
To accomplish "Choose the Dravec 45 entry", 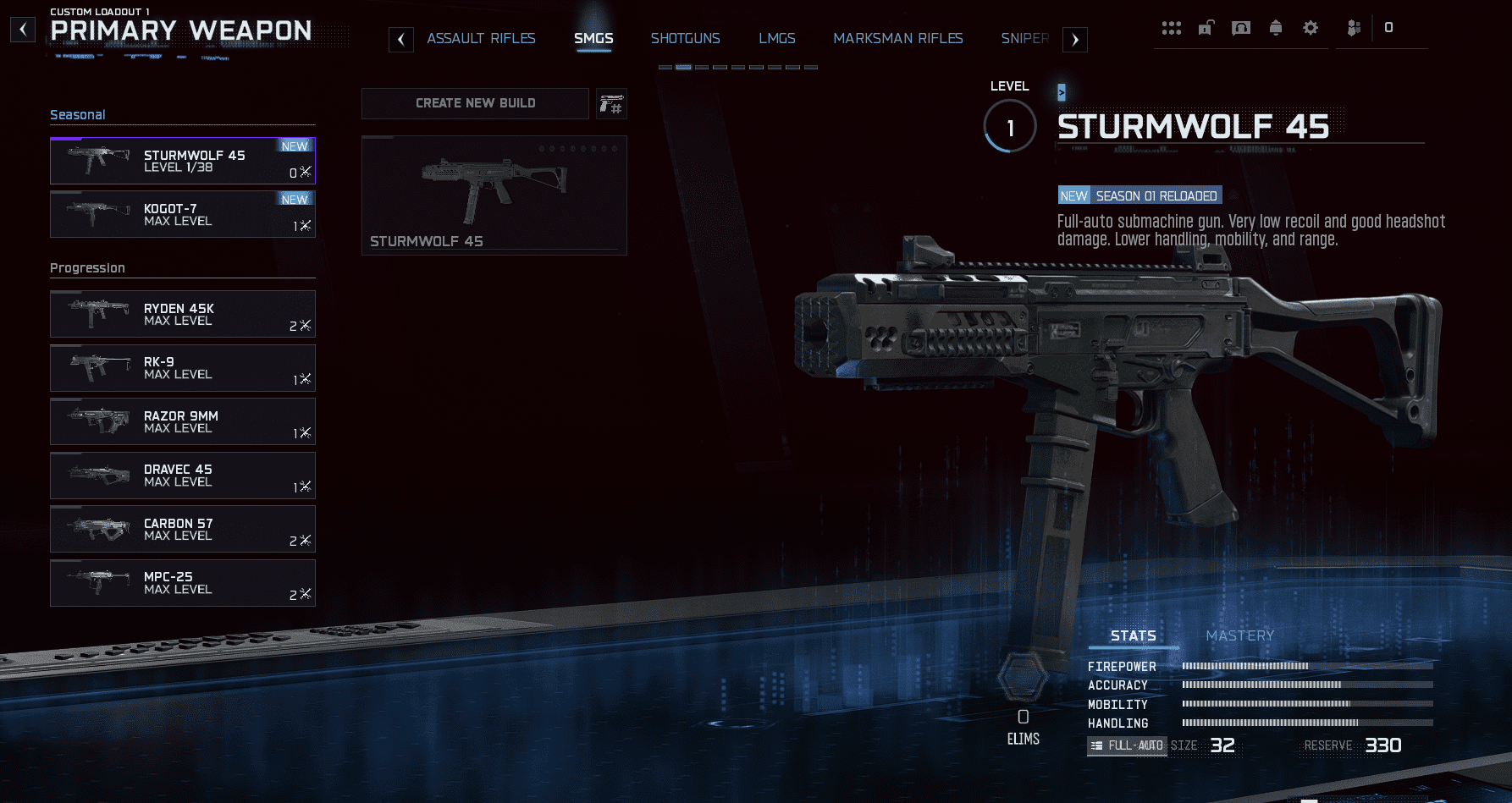I will point(182,476).
